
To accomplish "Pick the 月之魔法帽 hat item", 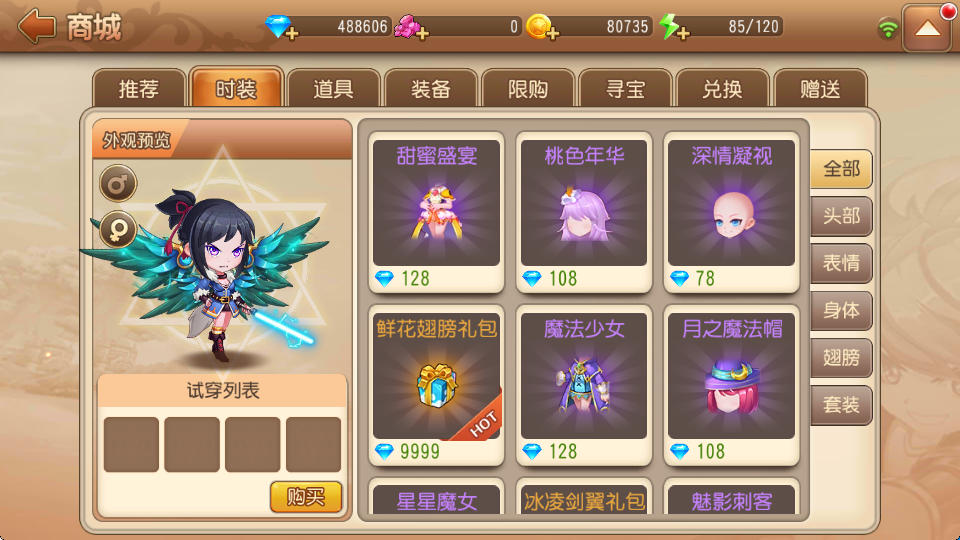I will (x=732, y=385).
